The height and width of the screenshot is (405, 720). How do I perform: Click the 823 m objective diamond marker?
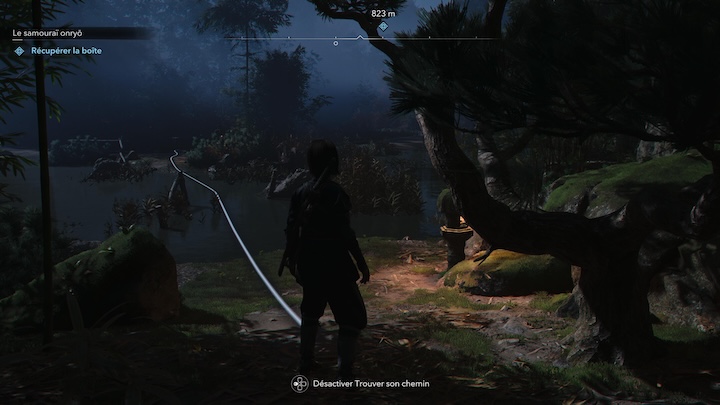pos(383,26)
